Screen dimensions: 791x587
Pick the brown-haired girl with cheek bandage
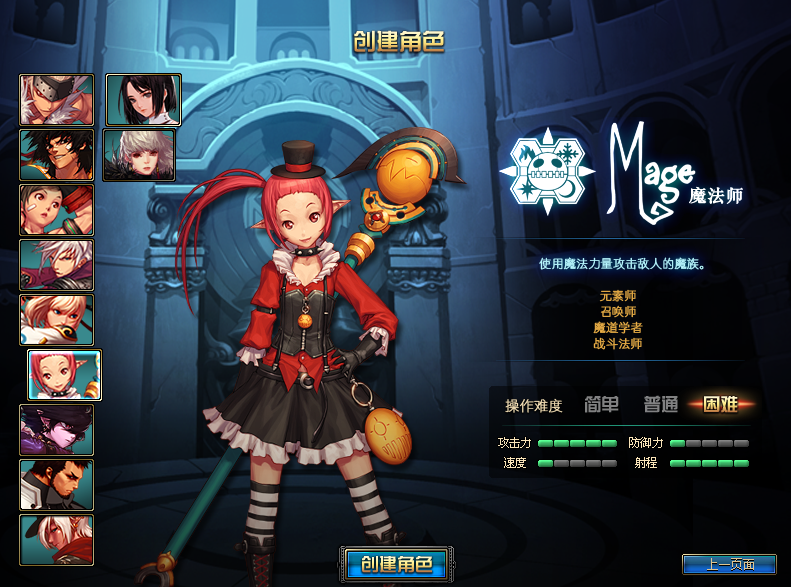point(57,209)
